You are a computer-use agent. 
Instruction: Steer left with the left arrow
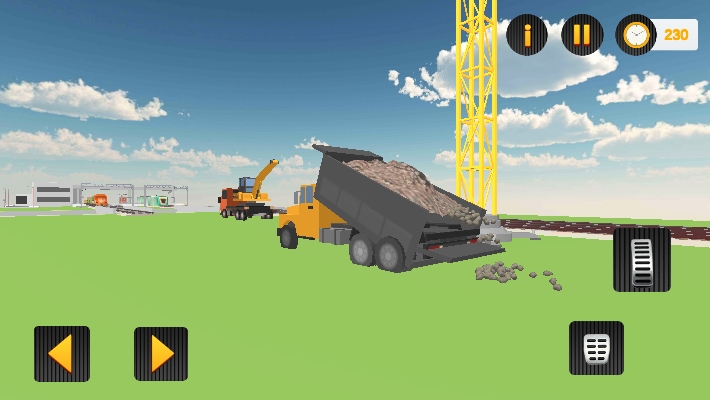[x=62, y=354]
